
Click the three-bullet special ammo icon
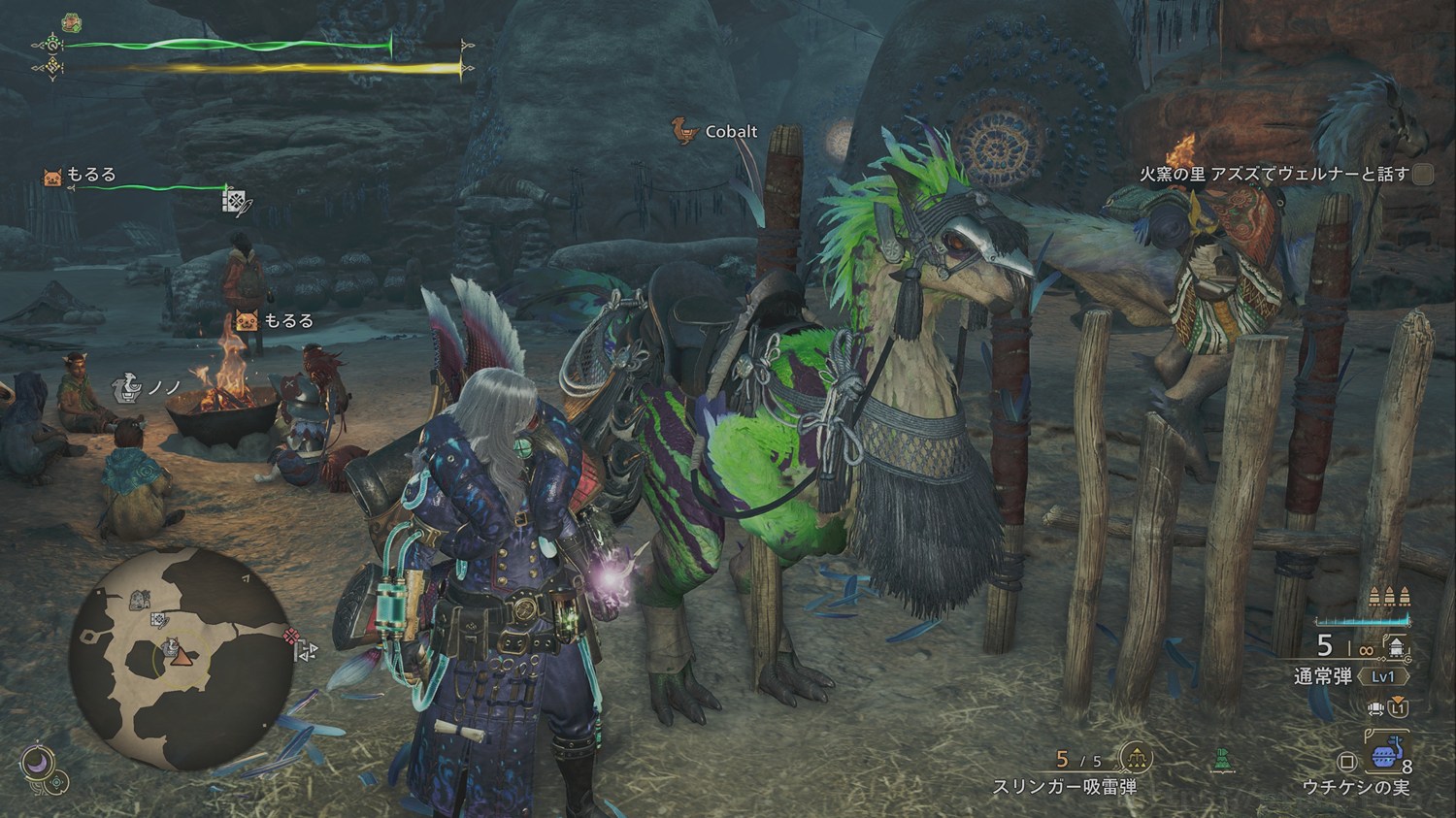click(1388, 596)
